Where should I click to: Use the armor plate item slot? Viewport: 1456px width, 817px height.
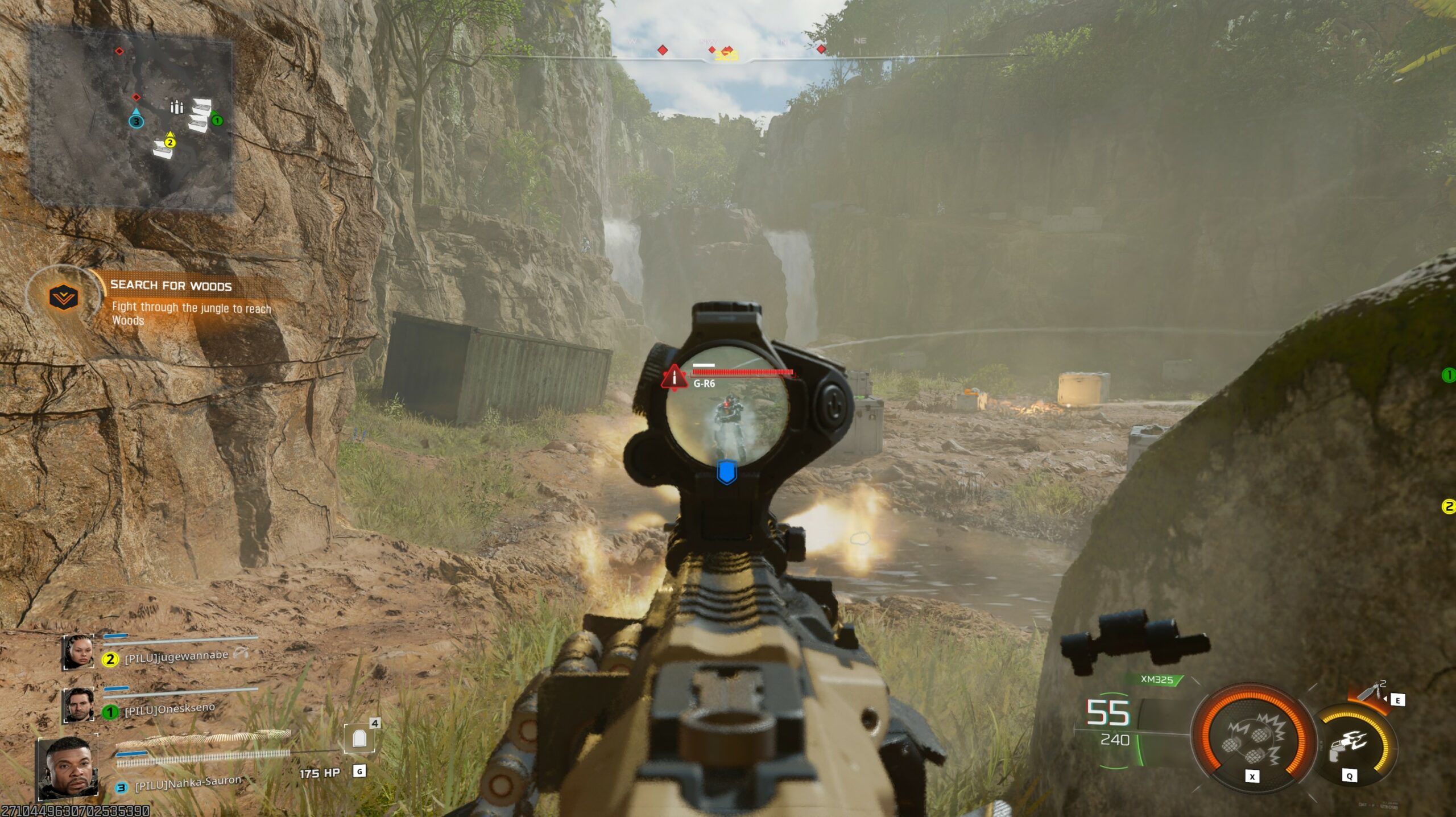coord(358,738)
